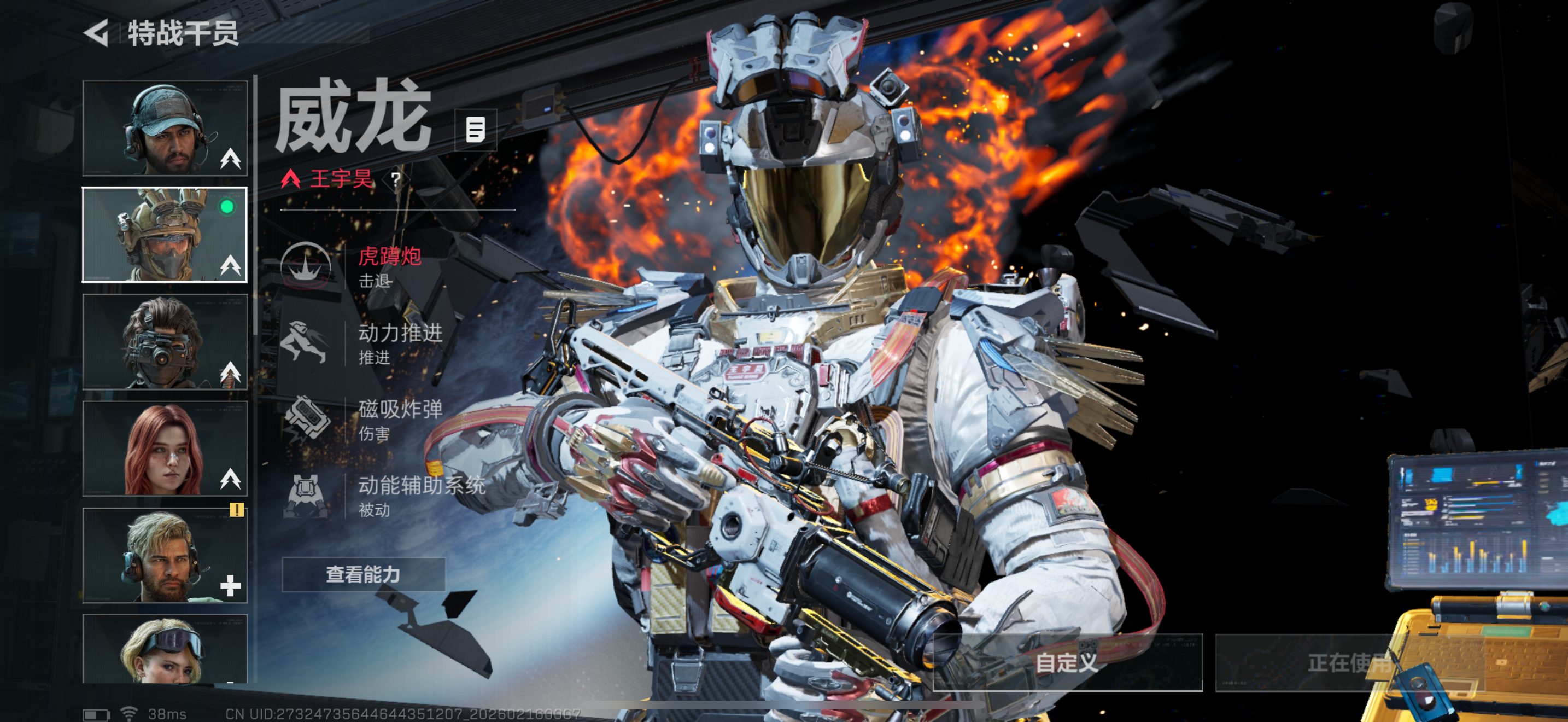1568x722 pixels.
Task: Go back using the arrow beside 特战干员
Action: click(97, 33)
